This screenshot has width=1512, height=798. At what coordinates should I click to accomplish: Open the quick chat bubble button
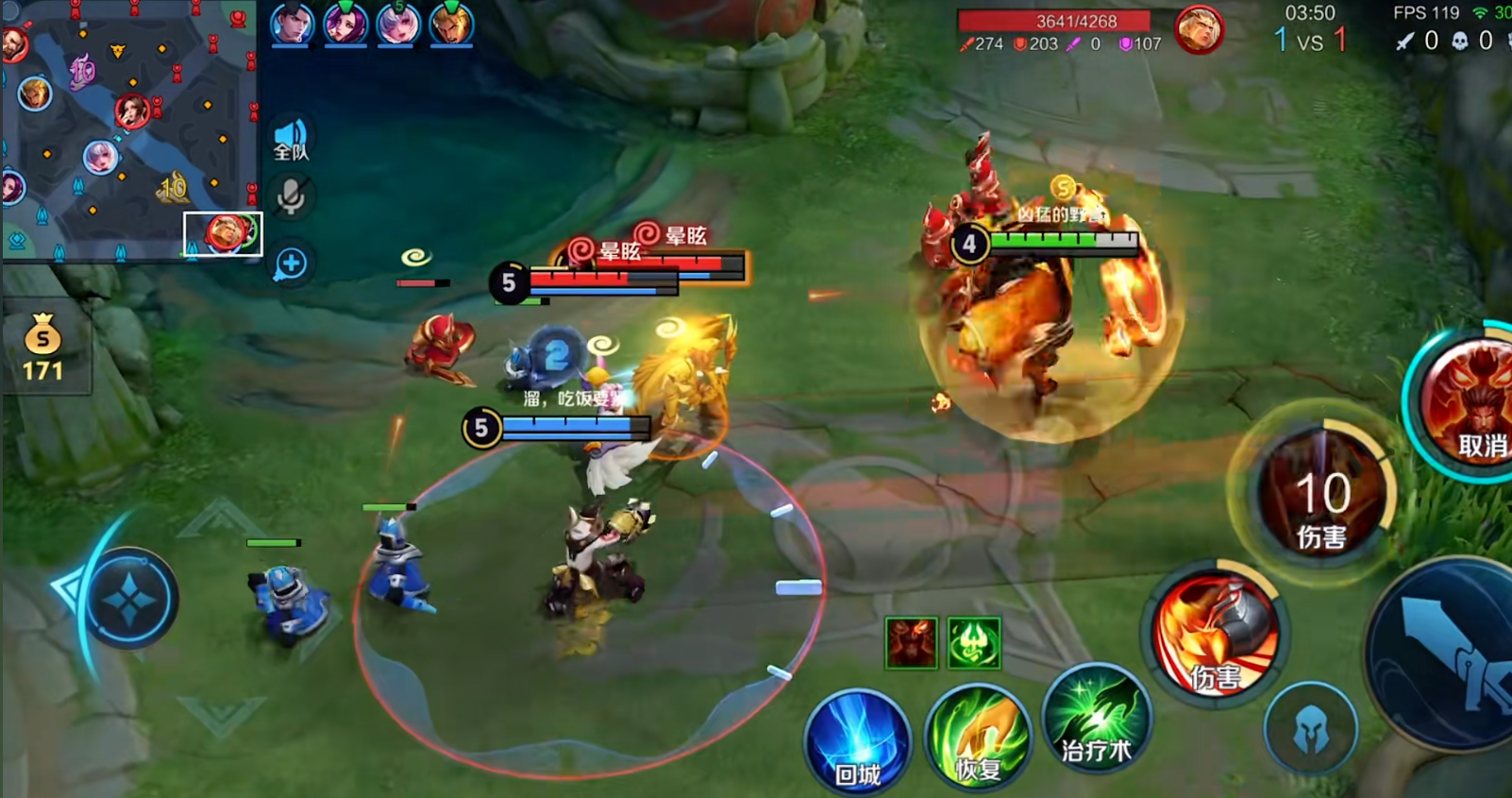pyautogui.click(x=291, y=263)
